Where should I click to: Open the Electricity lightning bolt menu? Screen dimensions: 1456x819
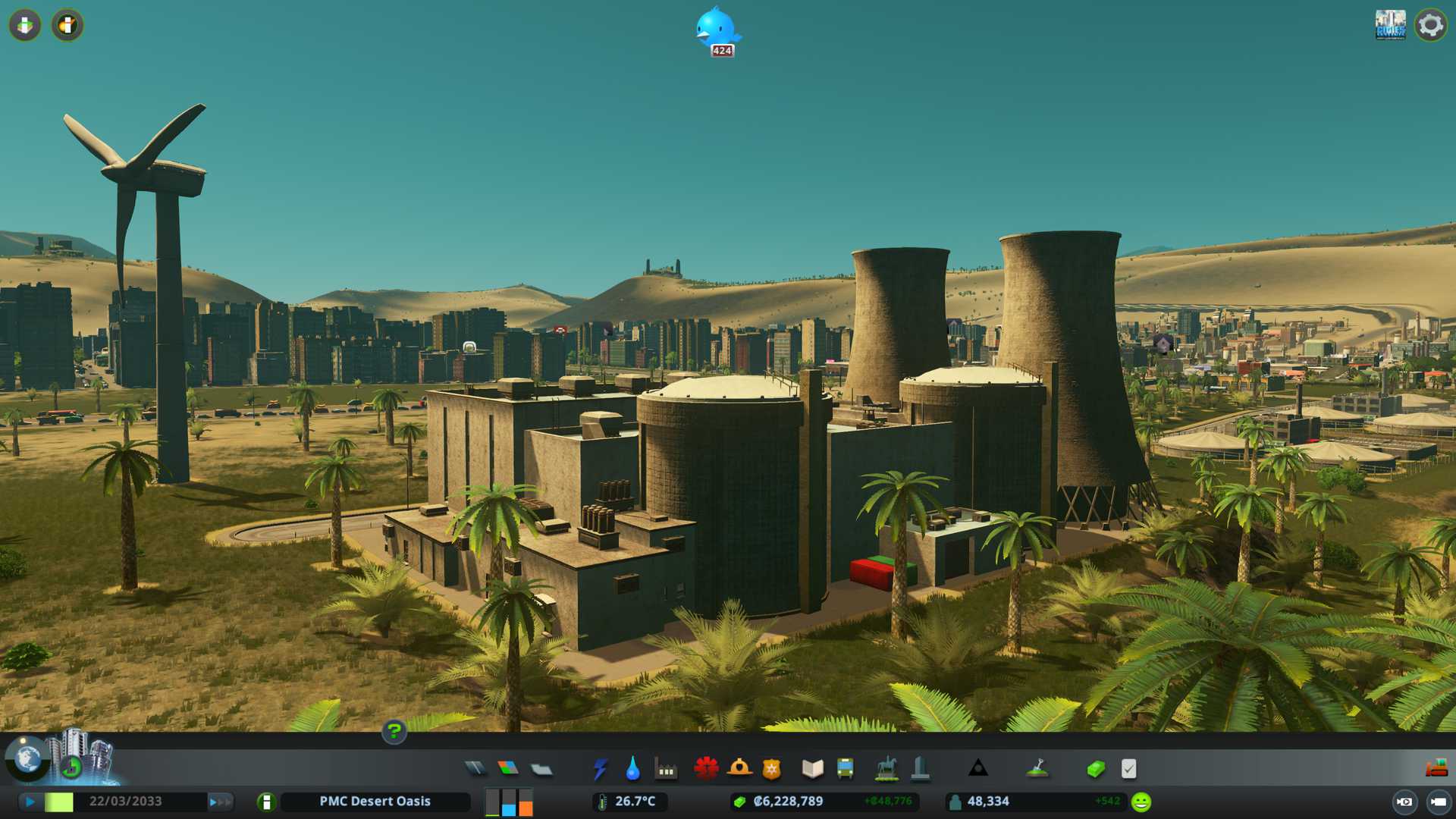click(x=600, y=769)
